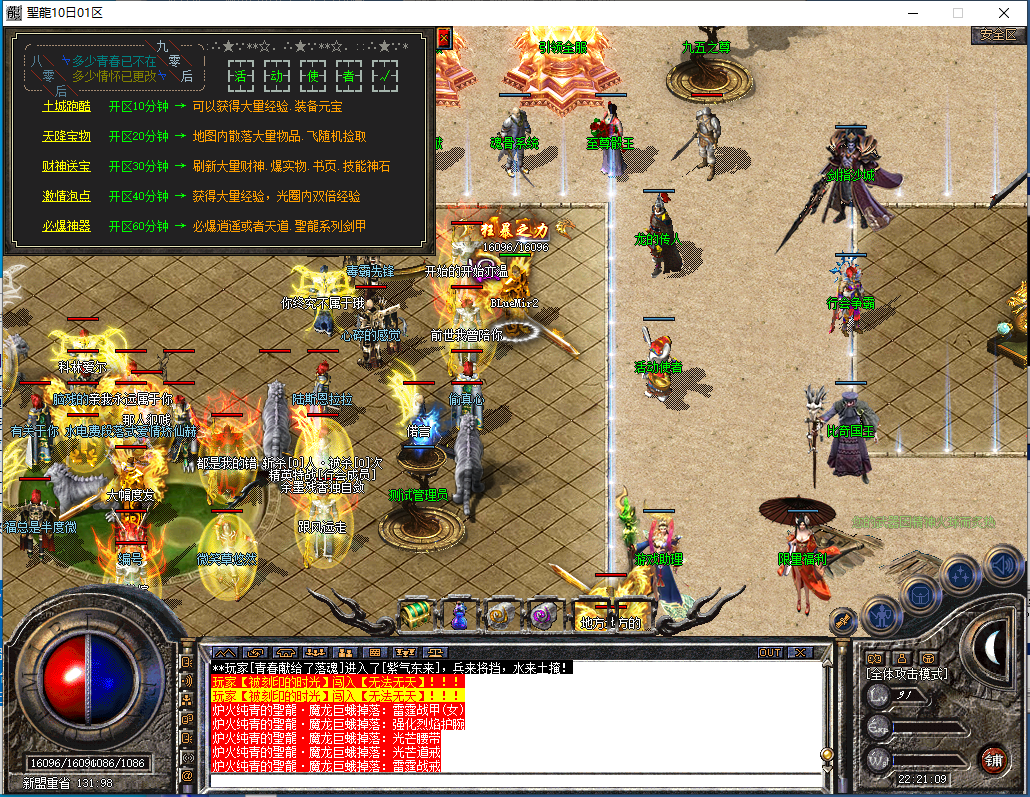Open the 土城跑酷 event link
The width and height of the screenshot is (1030, 797).
click(x=66, y=106)
